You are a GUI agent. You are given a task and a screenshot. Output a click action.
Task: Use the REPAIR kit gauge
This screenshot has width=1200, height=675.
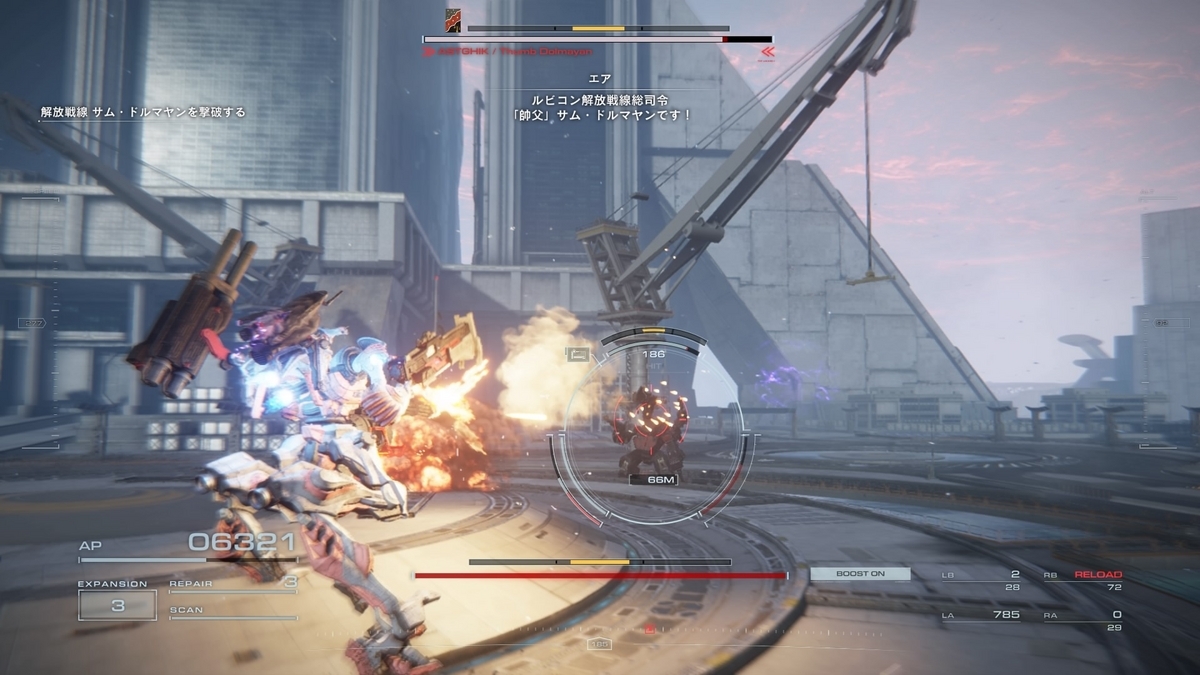233,586
